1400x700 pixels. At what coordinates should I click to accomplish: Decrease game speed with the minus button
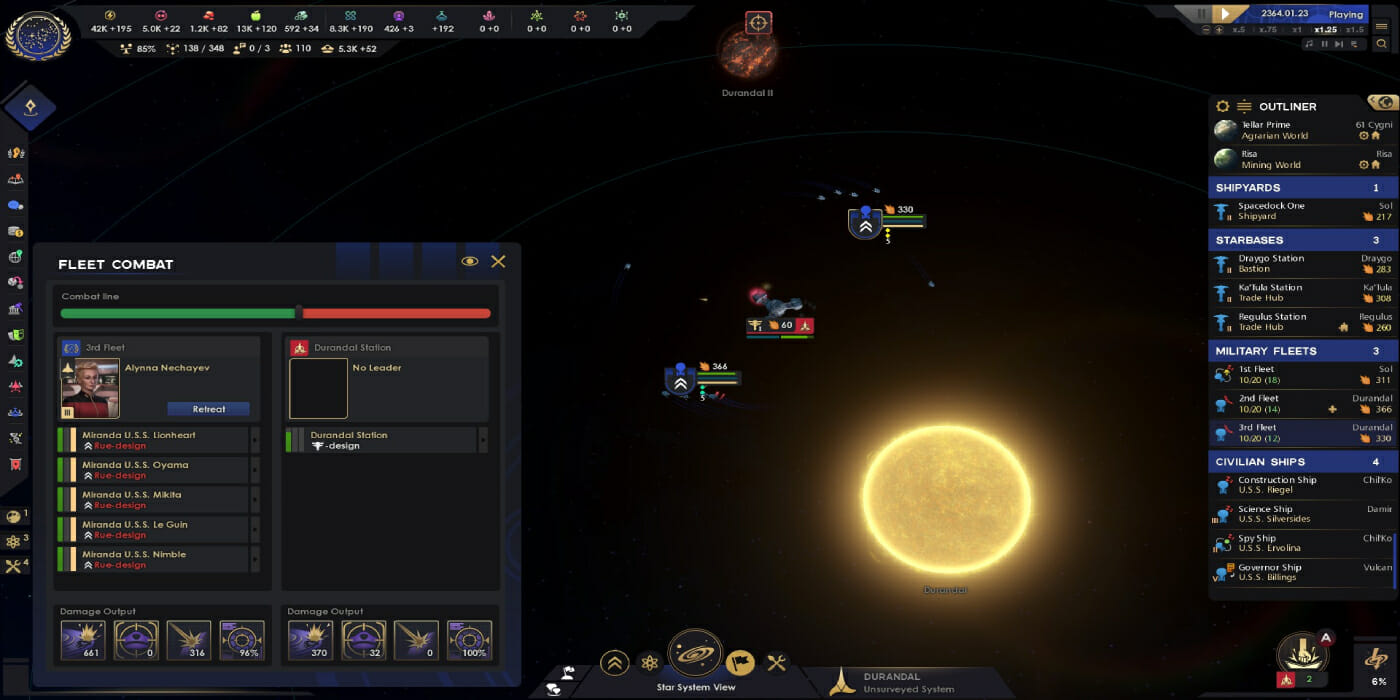tap(1205, 30)
